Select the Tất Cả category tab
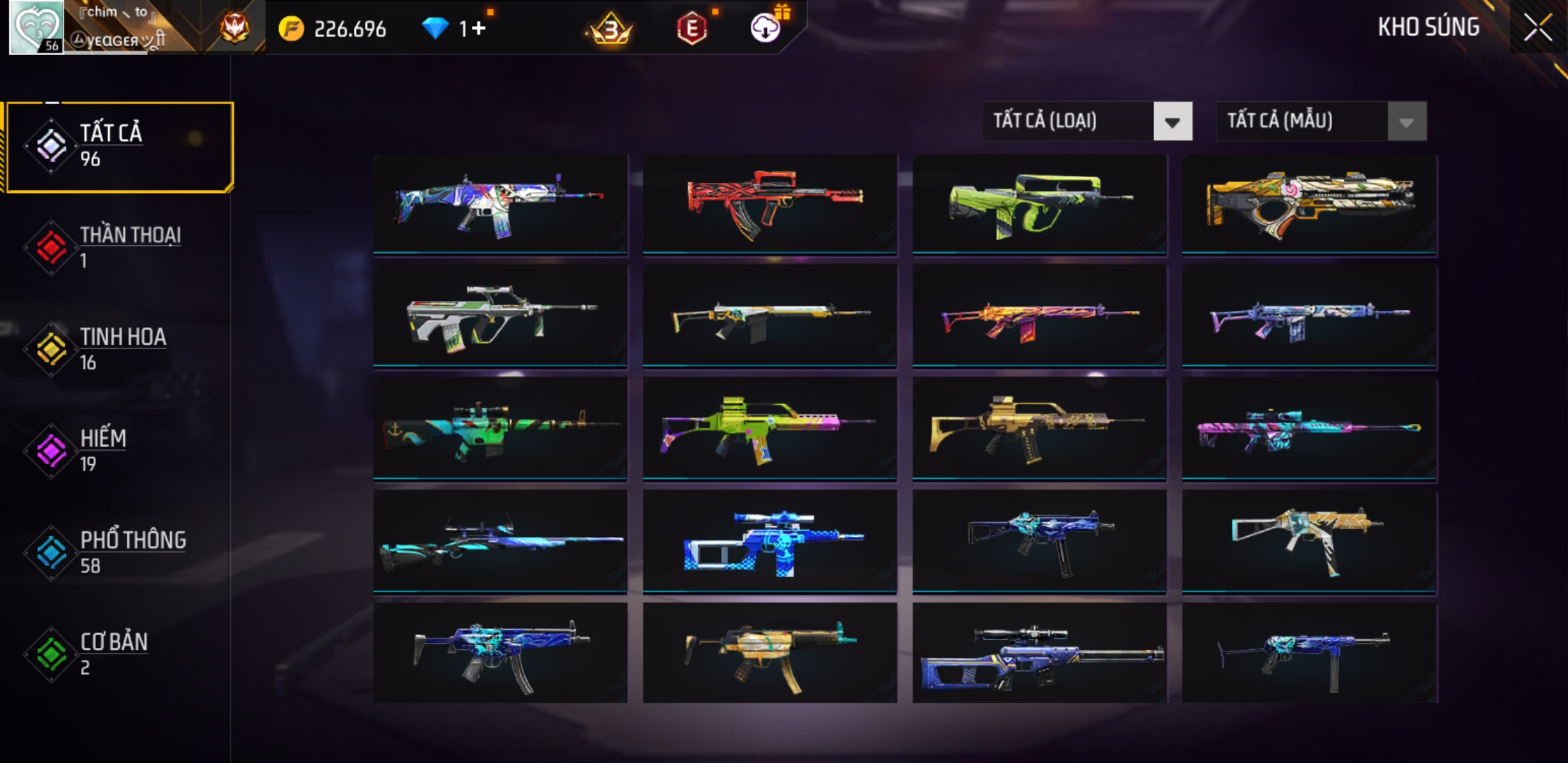 [x=120, y=146]
